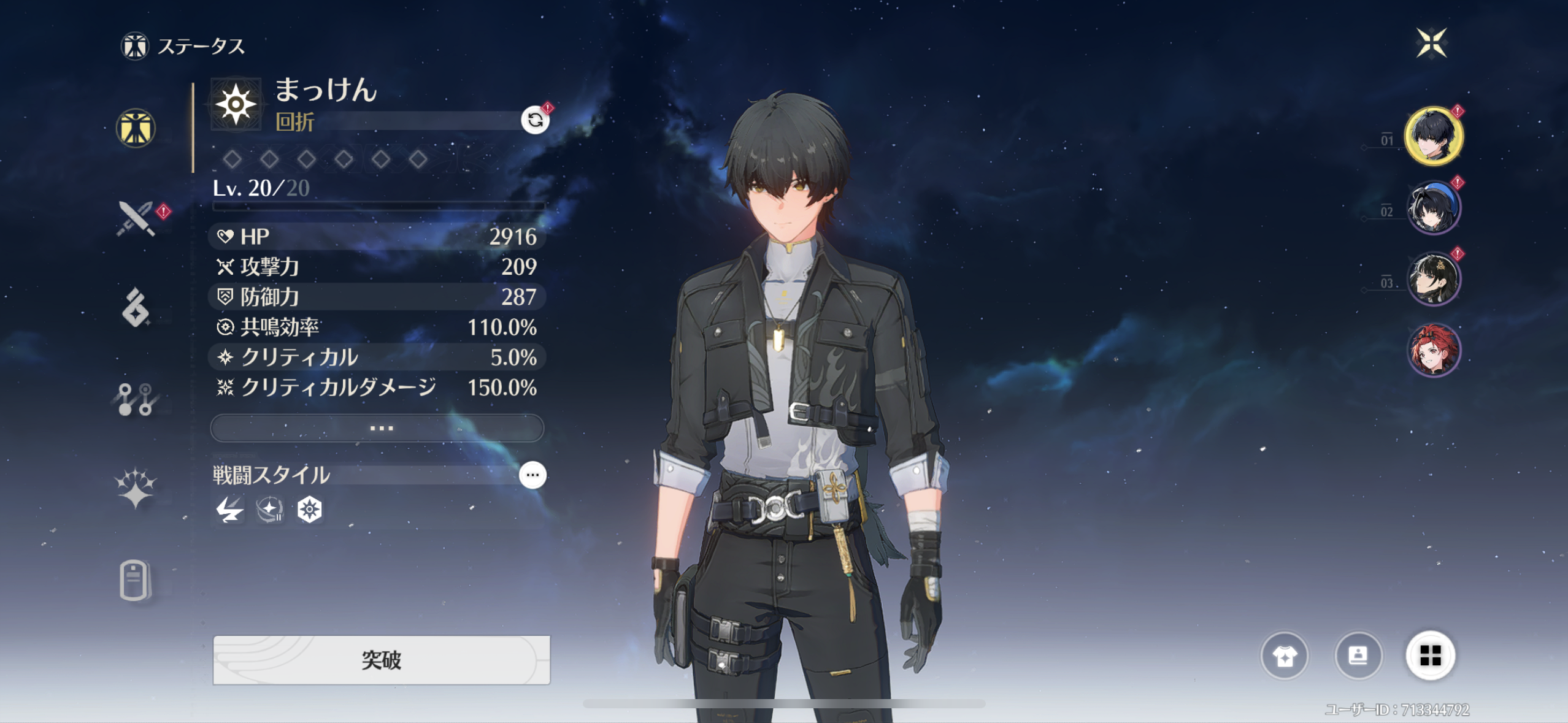1568x723 pixels.
Task: Go to the skill tree nodes tab
Action: (136, 400)
